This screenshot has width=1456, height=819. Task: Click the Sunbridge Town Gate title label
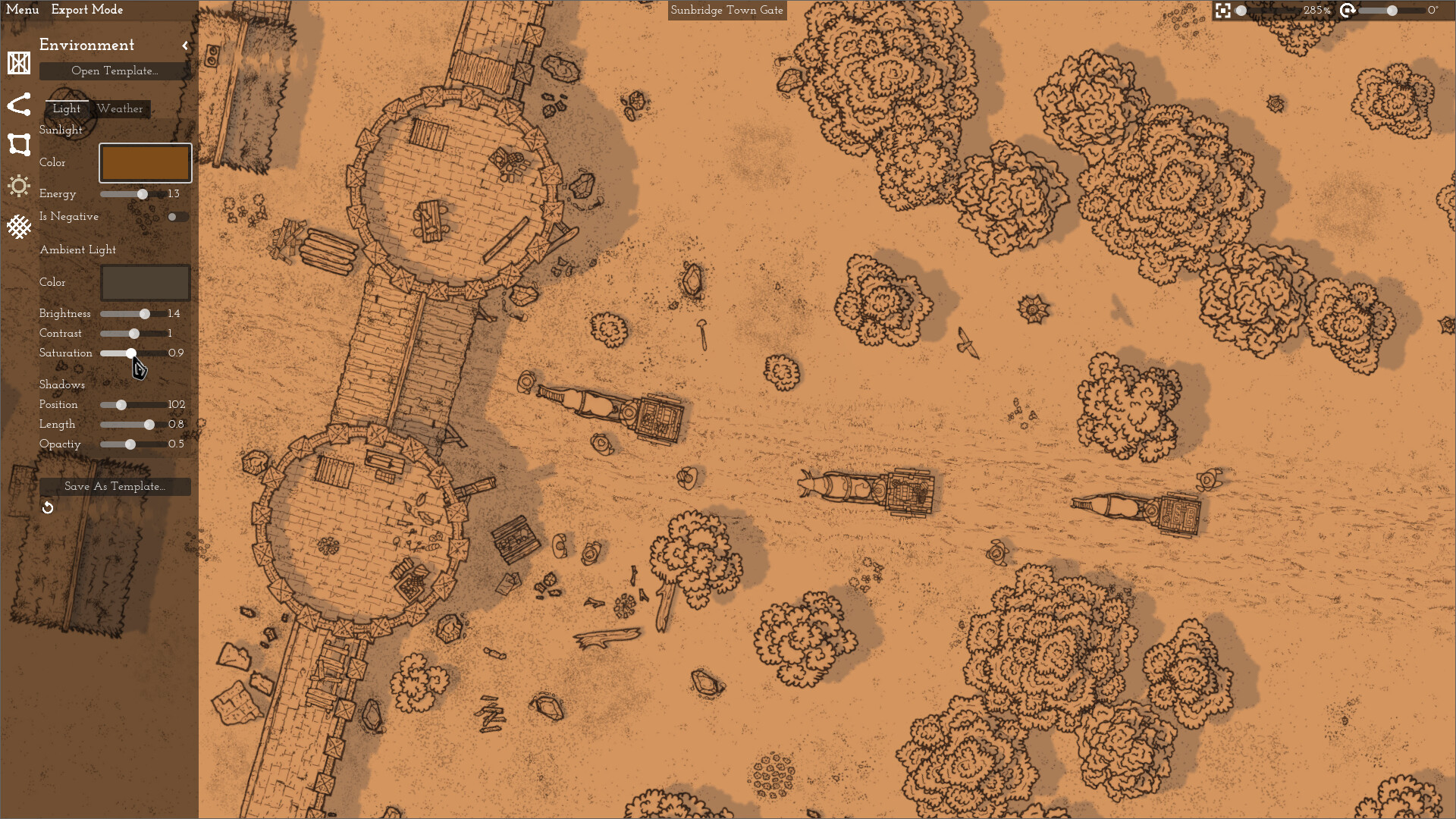click(726, 11)
